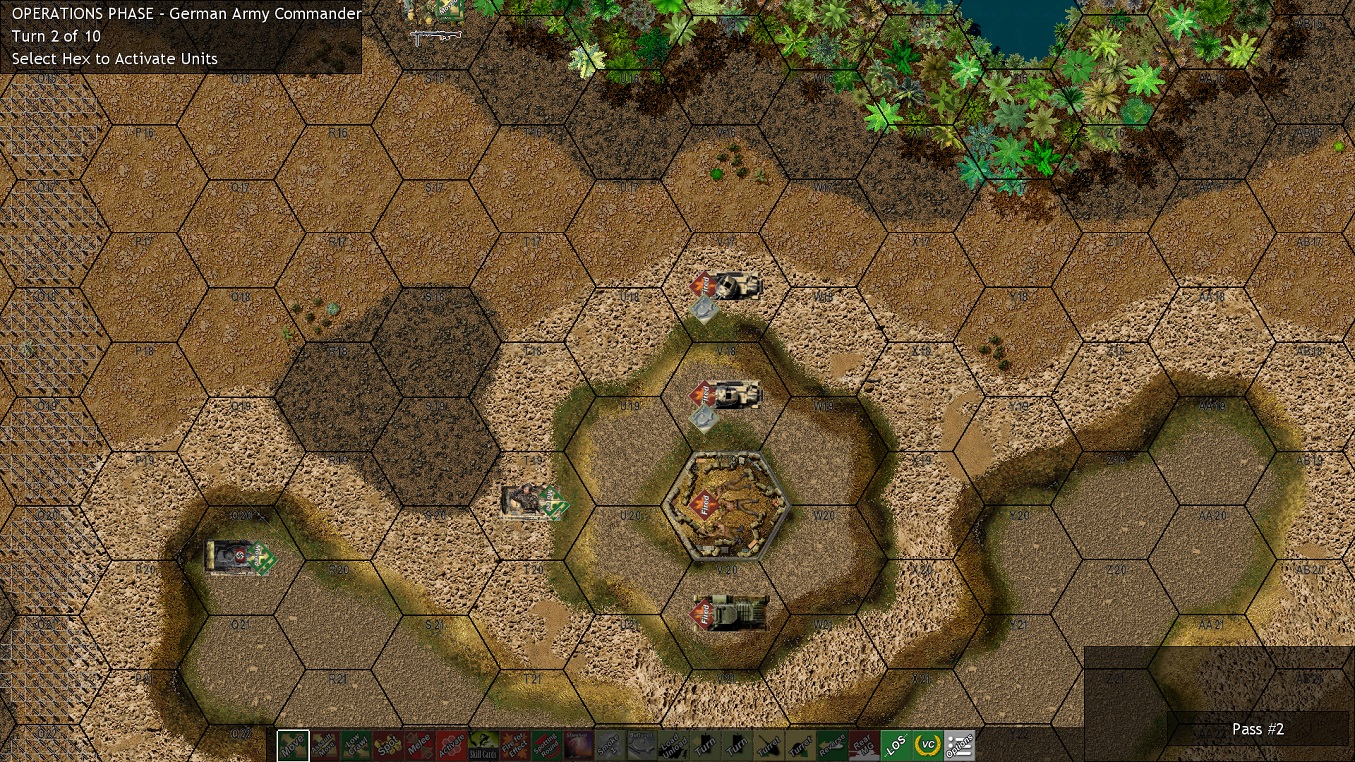
Task: Select the Move order icon
Action: click(291, 745)
